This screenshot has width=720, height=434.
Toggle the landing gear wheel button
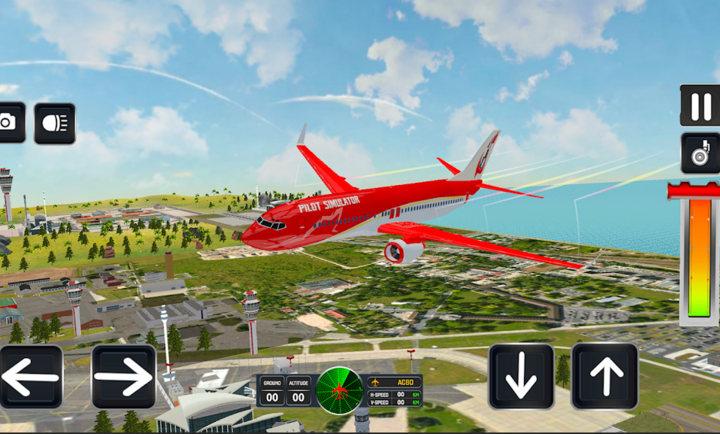click(x=700, y=153)
